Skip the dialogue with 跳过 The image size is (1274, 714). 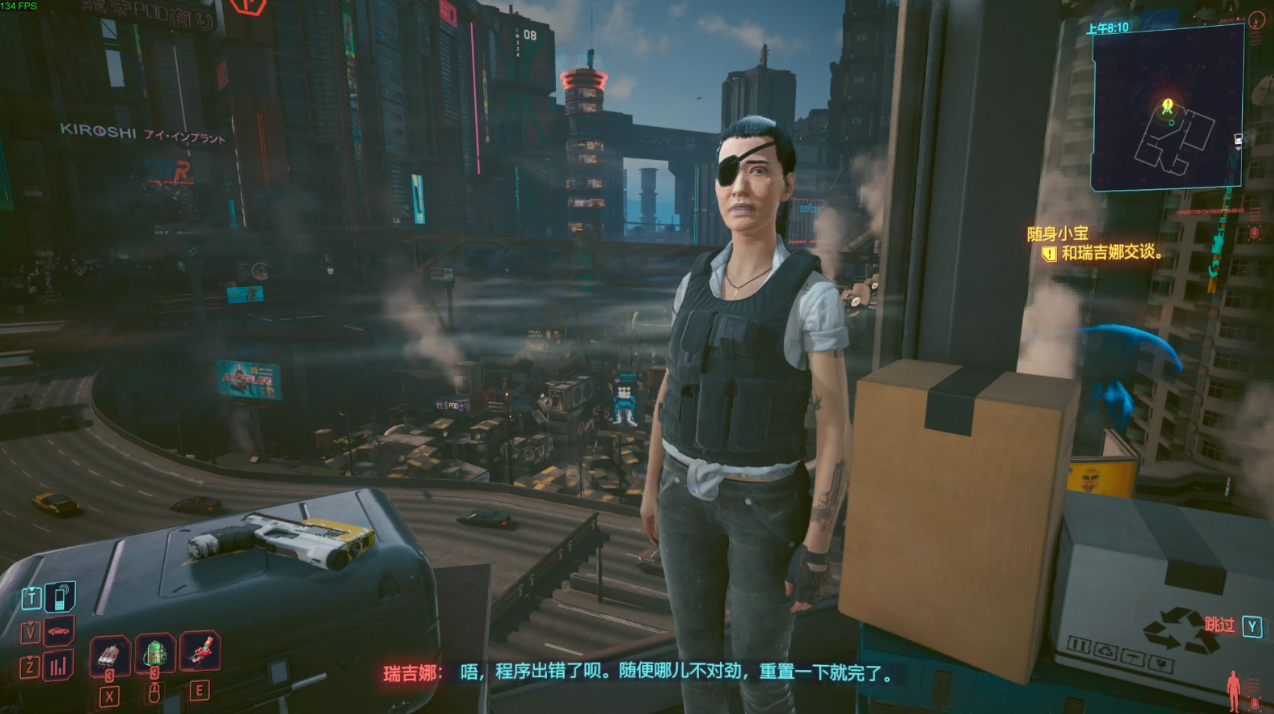pos(1220,626)
